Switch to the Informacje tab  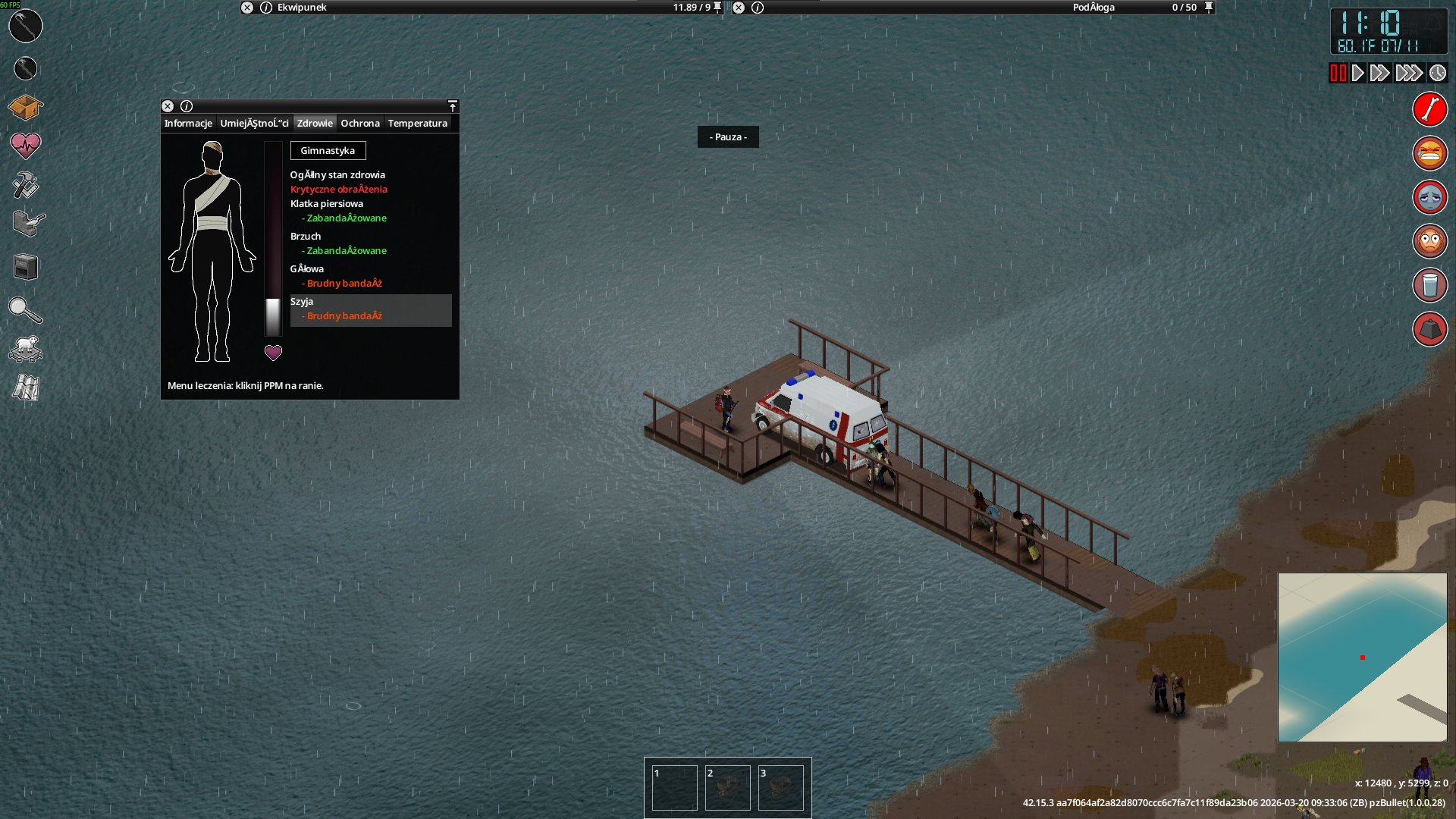(188, 124)
